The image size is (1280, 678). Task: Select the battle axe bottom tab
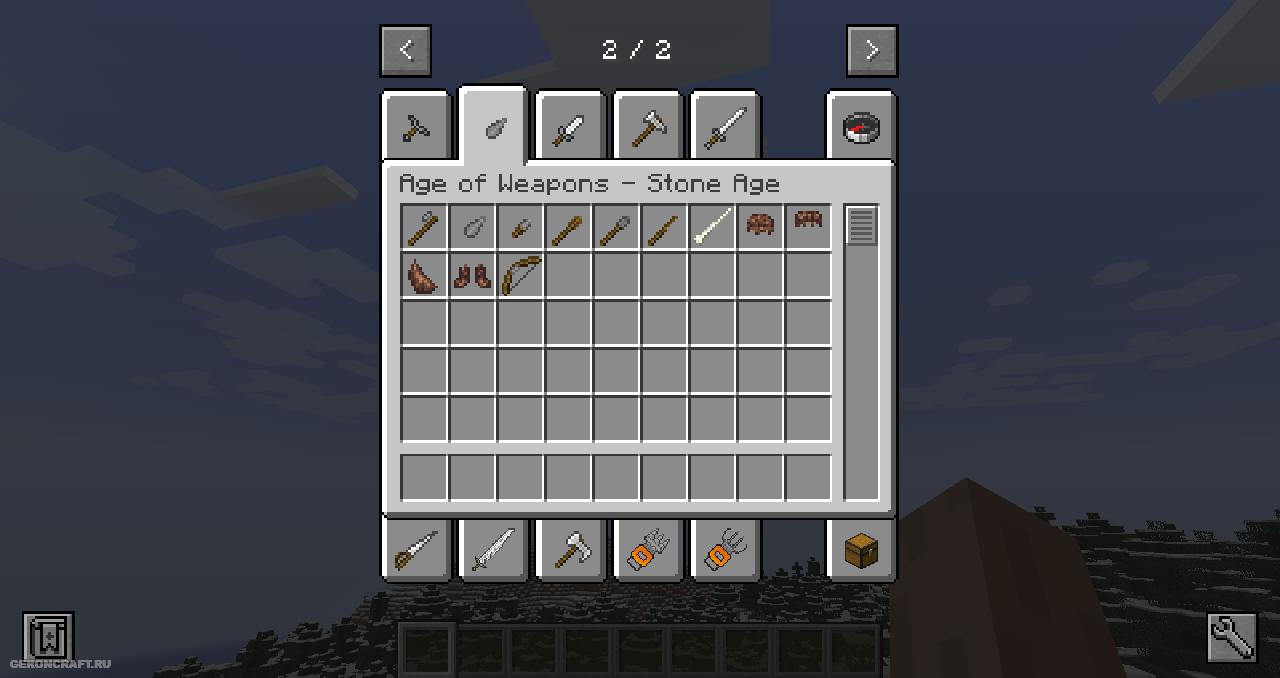pyautogui.click(x=571, y=548)
